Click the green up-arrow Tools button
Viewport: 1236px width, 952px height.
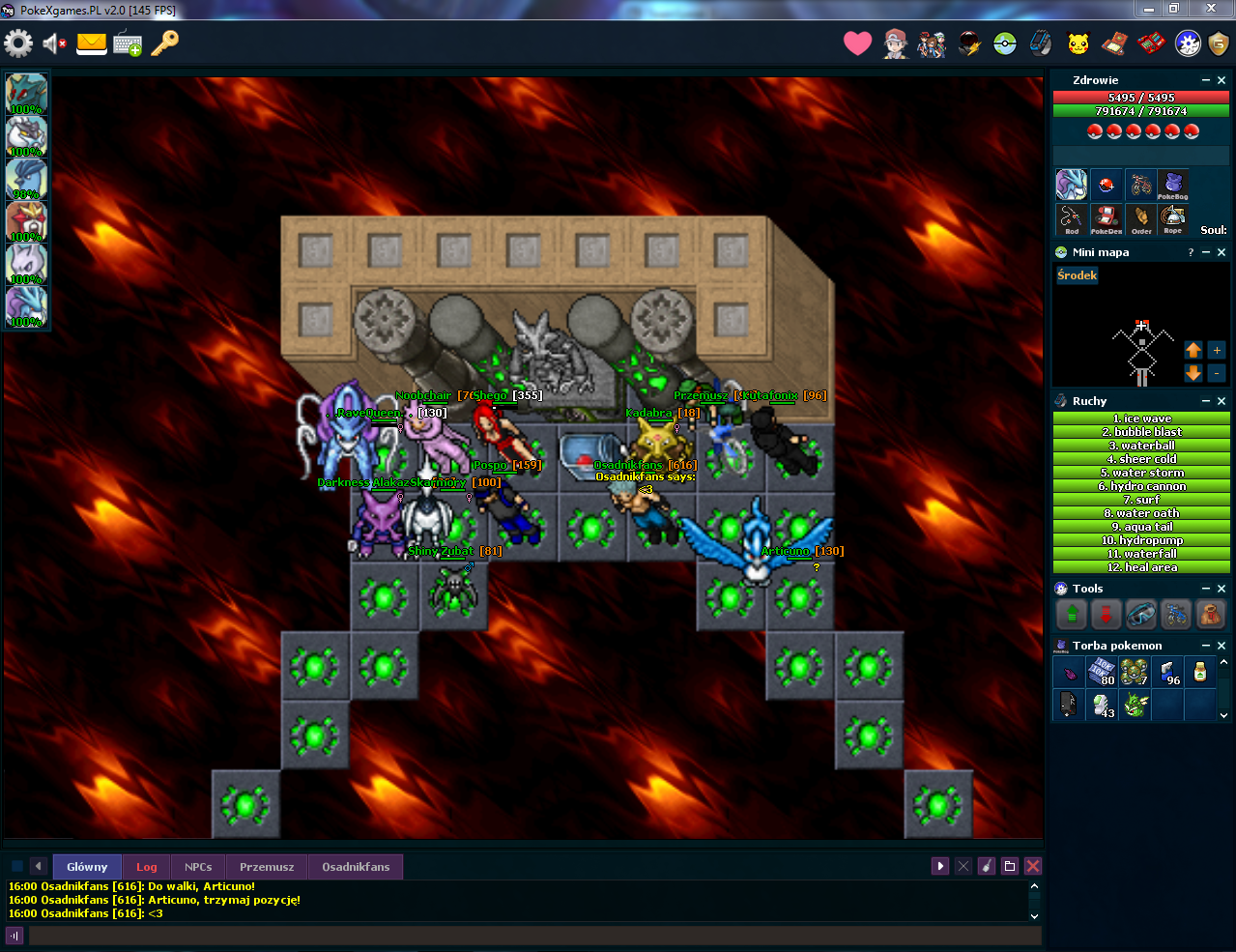[1071, 614]
